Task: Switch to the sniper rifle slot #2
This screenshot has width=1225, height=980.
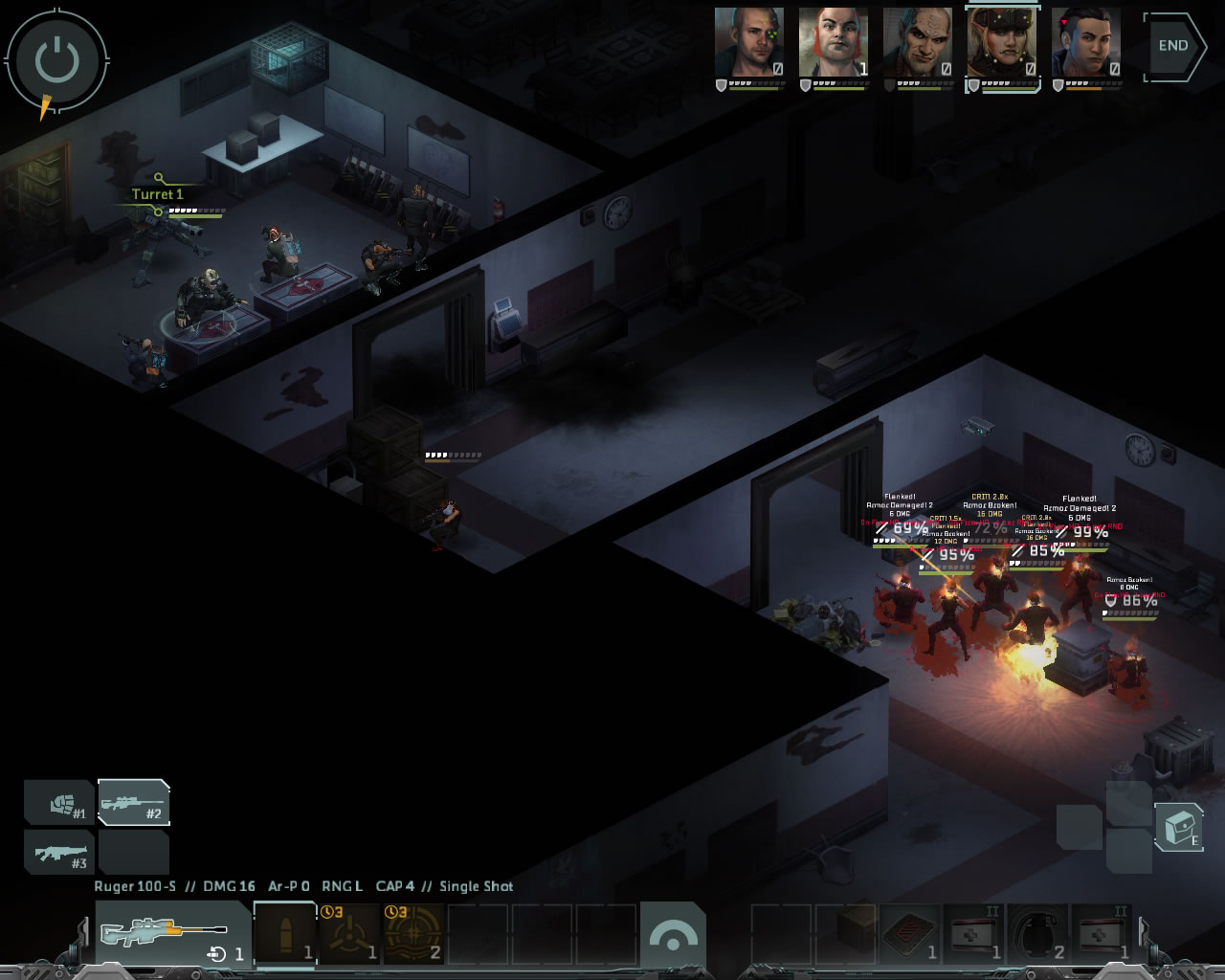Action: click(134, 804)
